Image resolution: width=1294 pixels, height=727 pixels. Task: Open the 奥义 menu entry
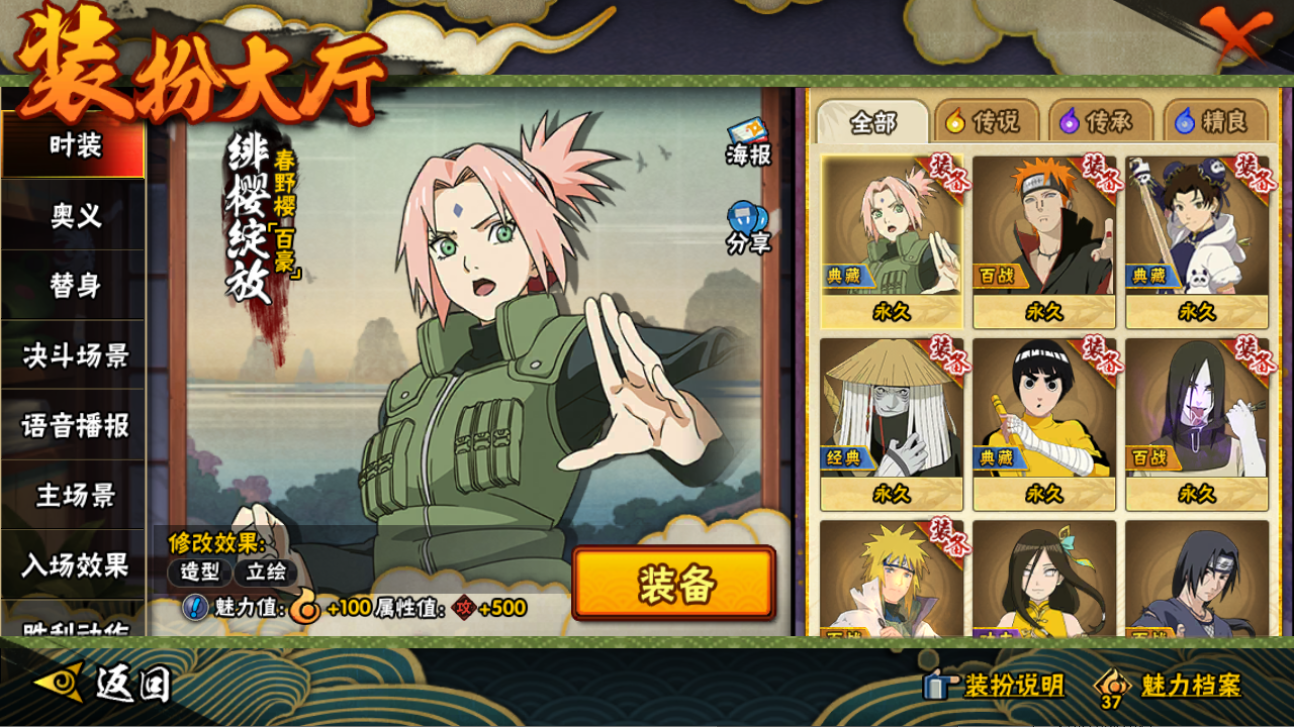pos(75,215)
